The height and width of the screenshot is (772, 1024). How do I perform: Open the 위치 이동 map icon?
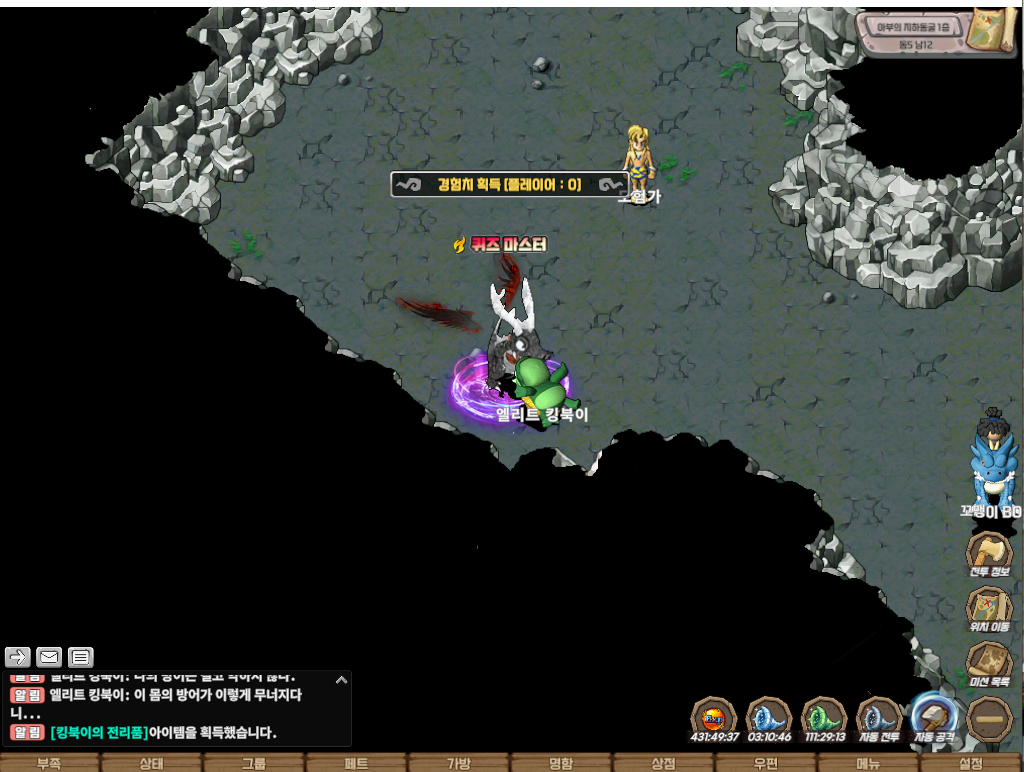tap(988, 608)
